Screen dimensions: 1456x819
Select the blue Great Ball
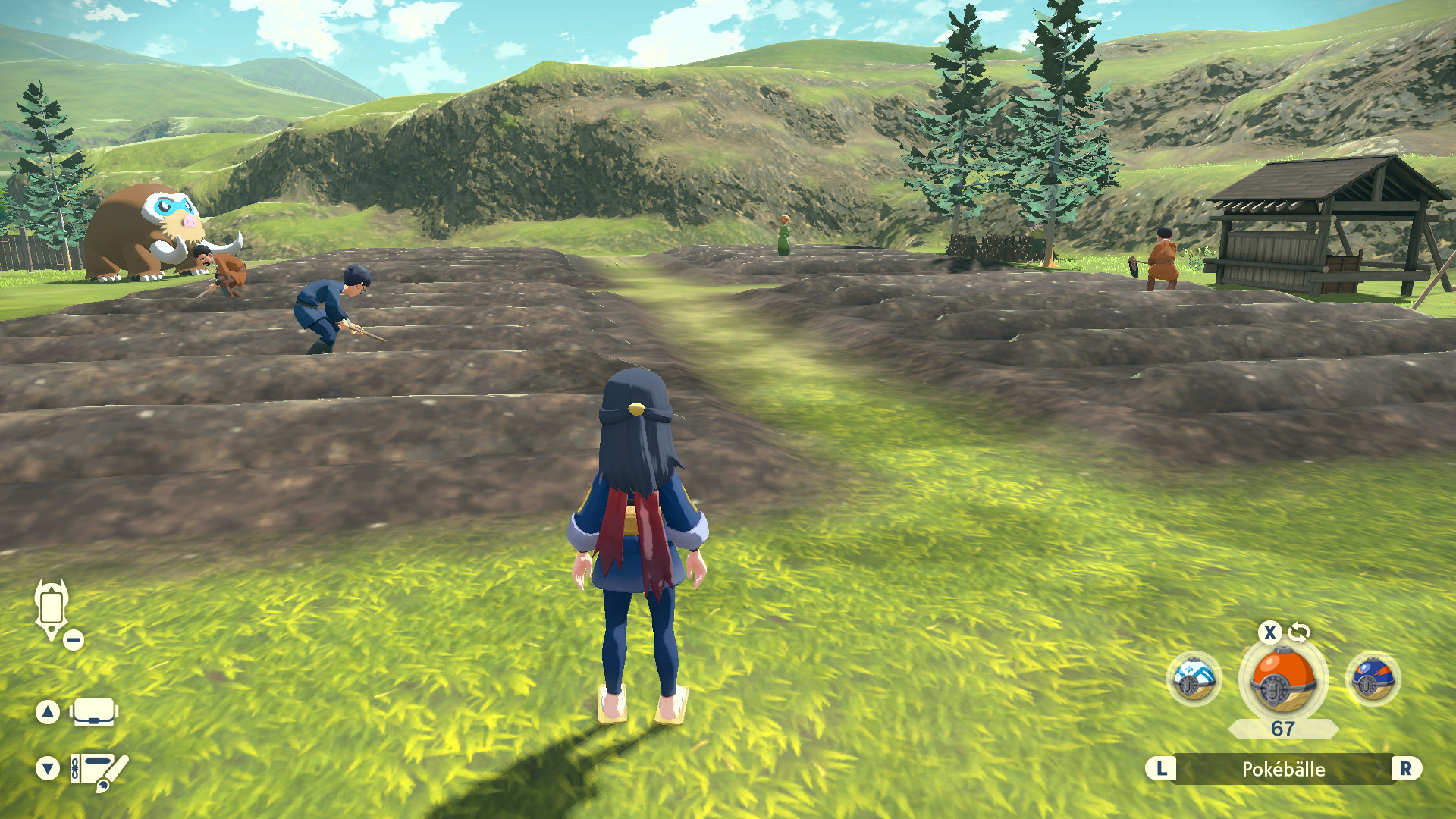coord(1373,679)
